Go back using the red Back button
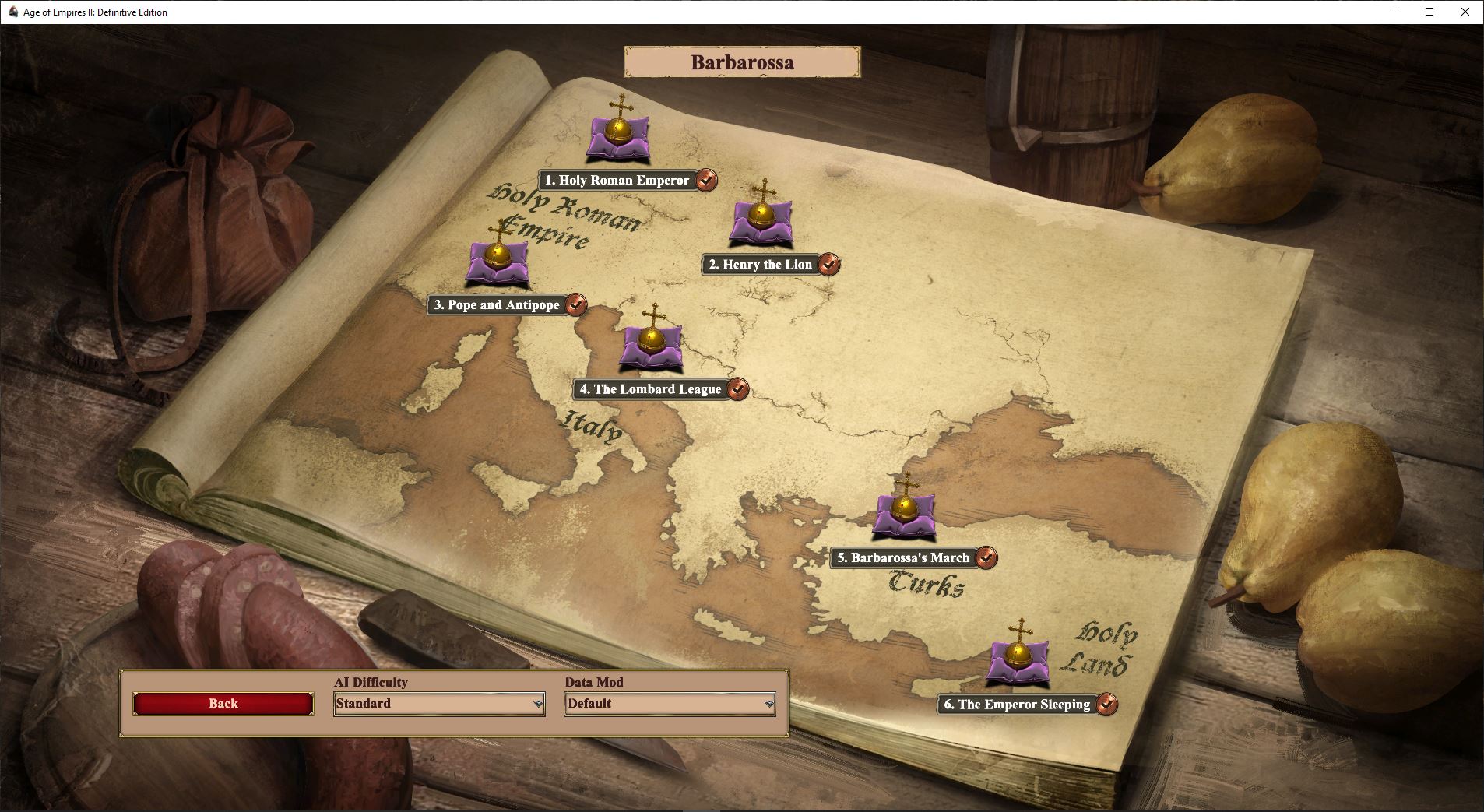 223,704
